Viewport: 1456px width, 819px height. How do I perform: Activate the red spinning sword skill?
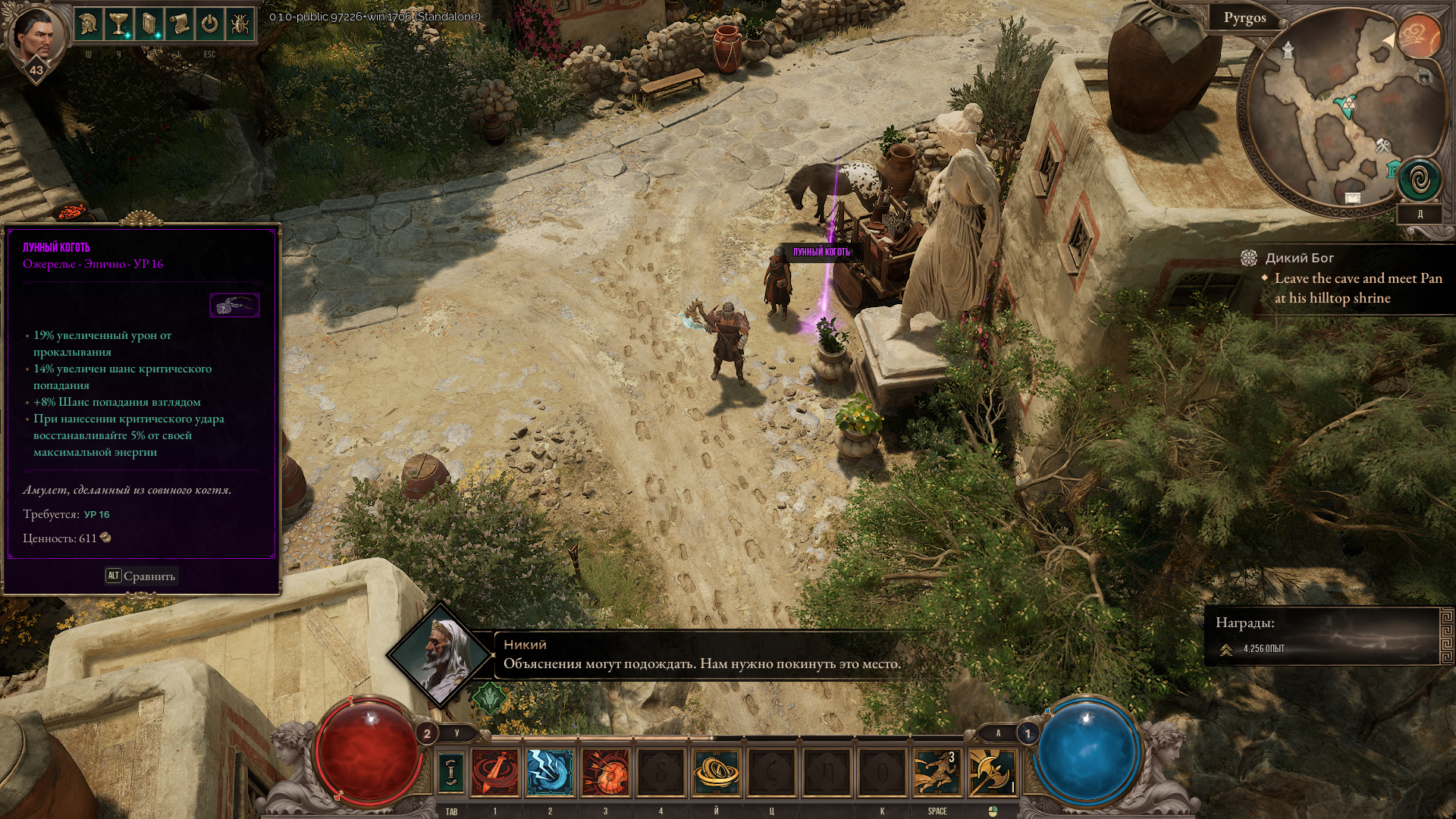point(496,772)
